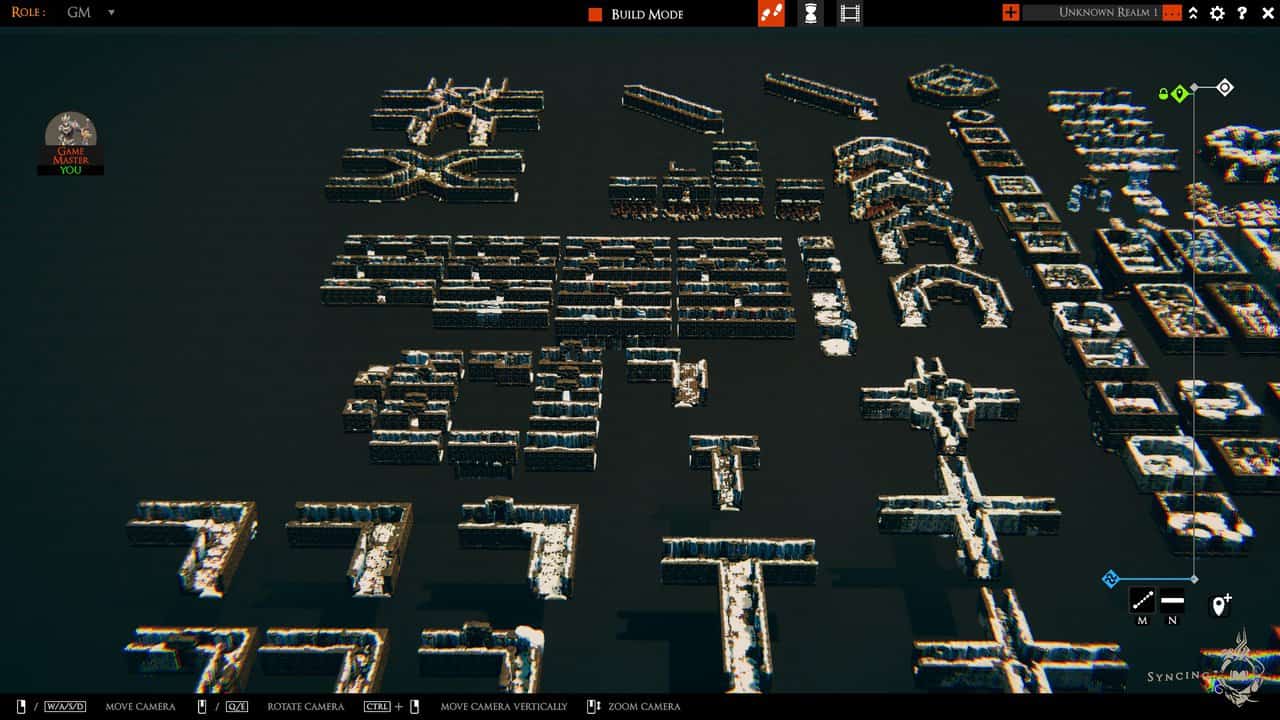This screenshot has height=720, width=1280.
Task: Collapse the top bar with the double chevron
Action: pos(1191,14)
